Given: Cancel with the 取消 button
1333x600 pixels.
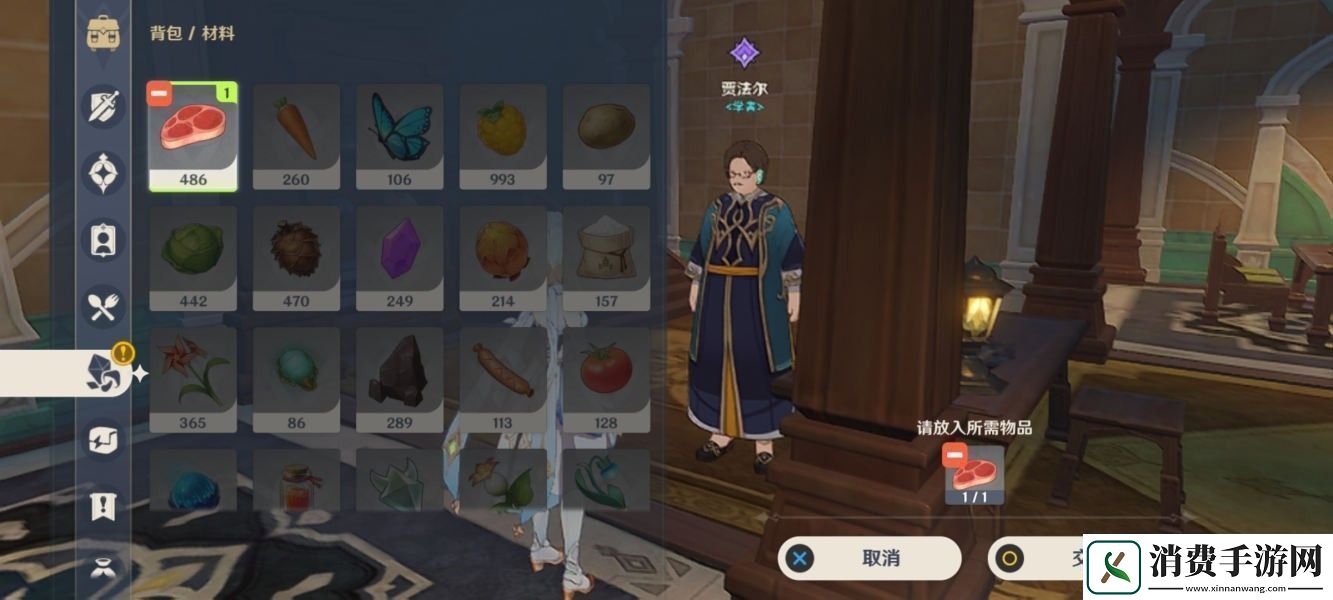Looking at the screenshot, I should (x=869, y=558).
